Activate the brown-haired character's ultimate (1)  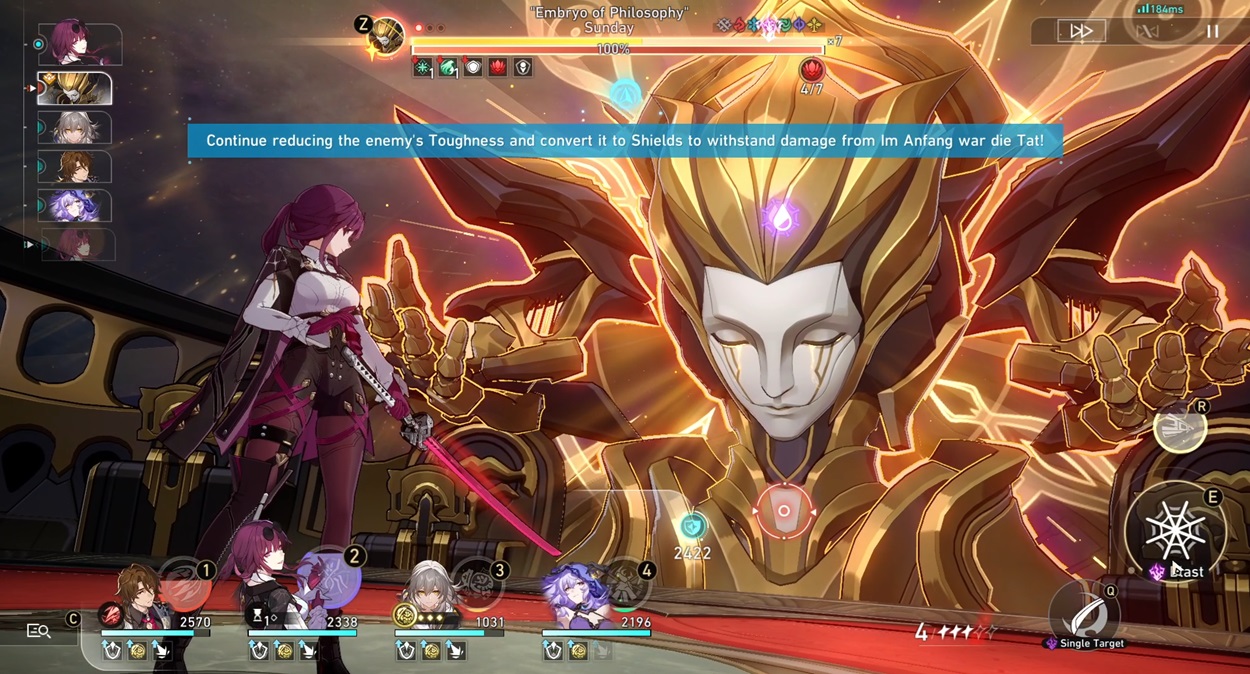[x=185, y=584]
